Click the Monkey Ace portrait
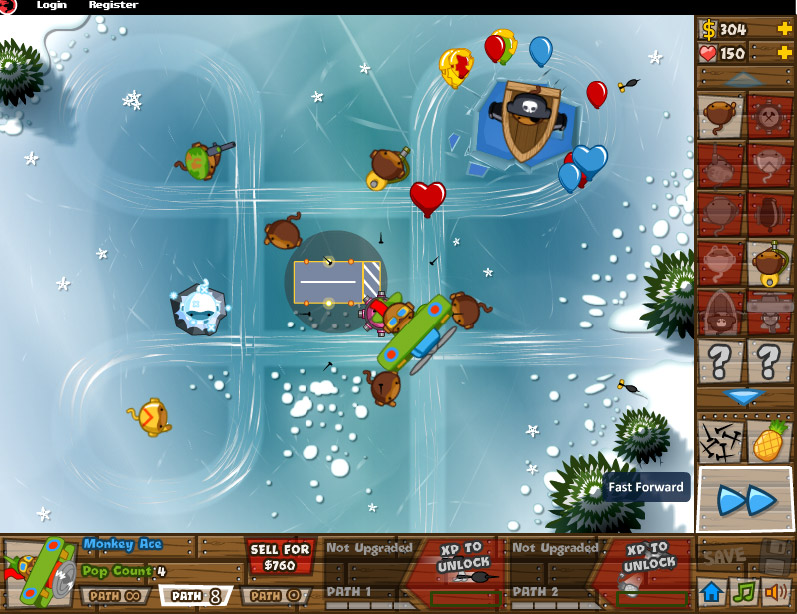The width and height of the screenshot is (797, 614). pos(40,572)
